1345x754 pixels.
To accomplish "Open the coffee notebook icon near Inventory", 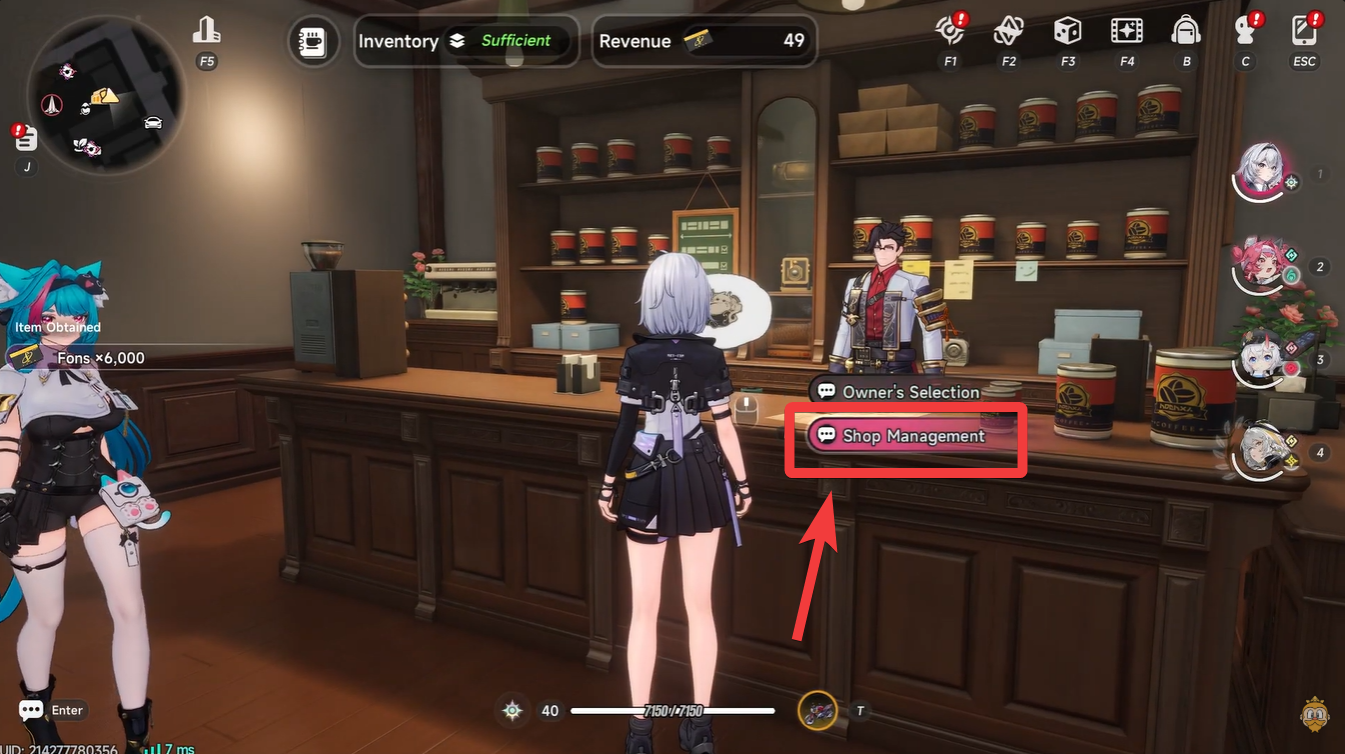I will pyautogui.click(x=313, y=41).
